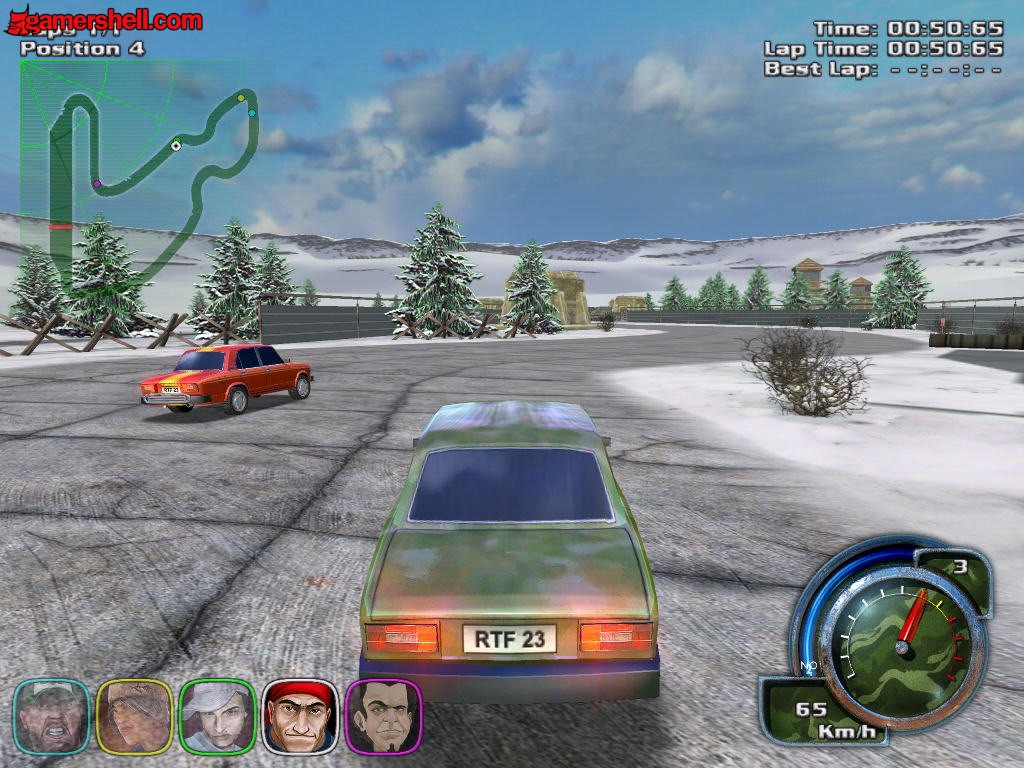
Task: Click the yellow racer dot on minimap
Action: (241, 98)
